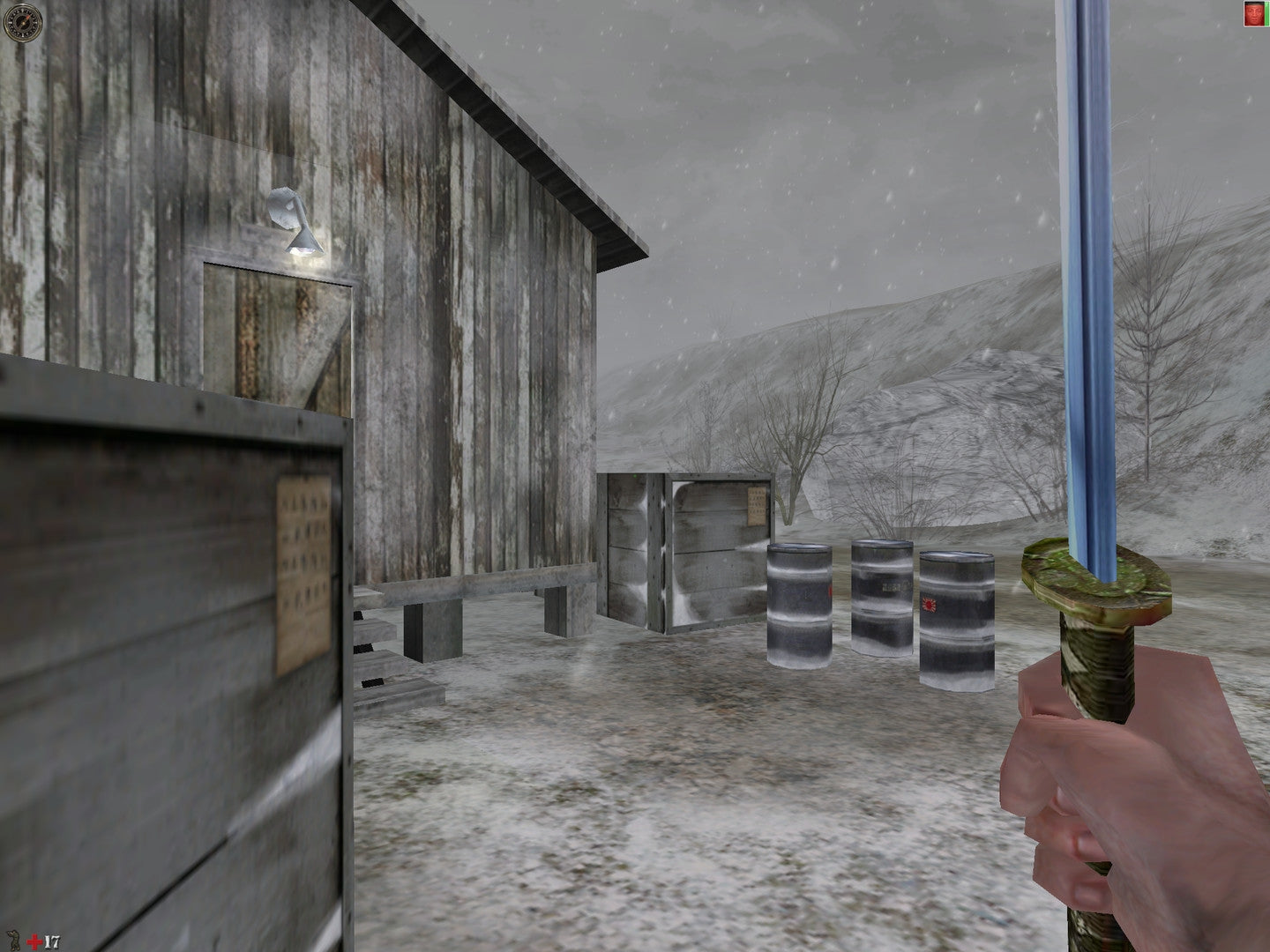1270x952 pixels.
Task: Click the crouching soldier stance icon
Action: pos(12,941)
